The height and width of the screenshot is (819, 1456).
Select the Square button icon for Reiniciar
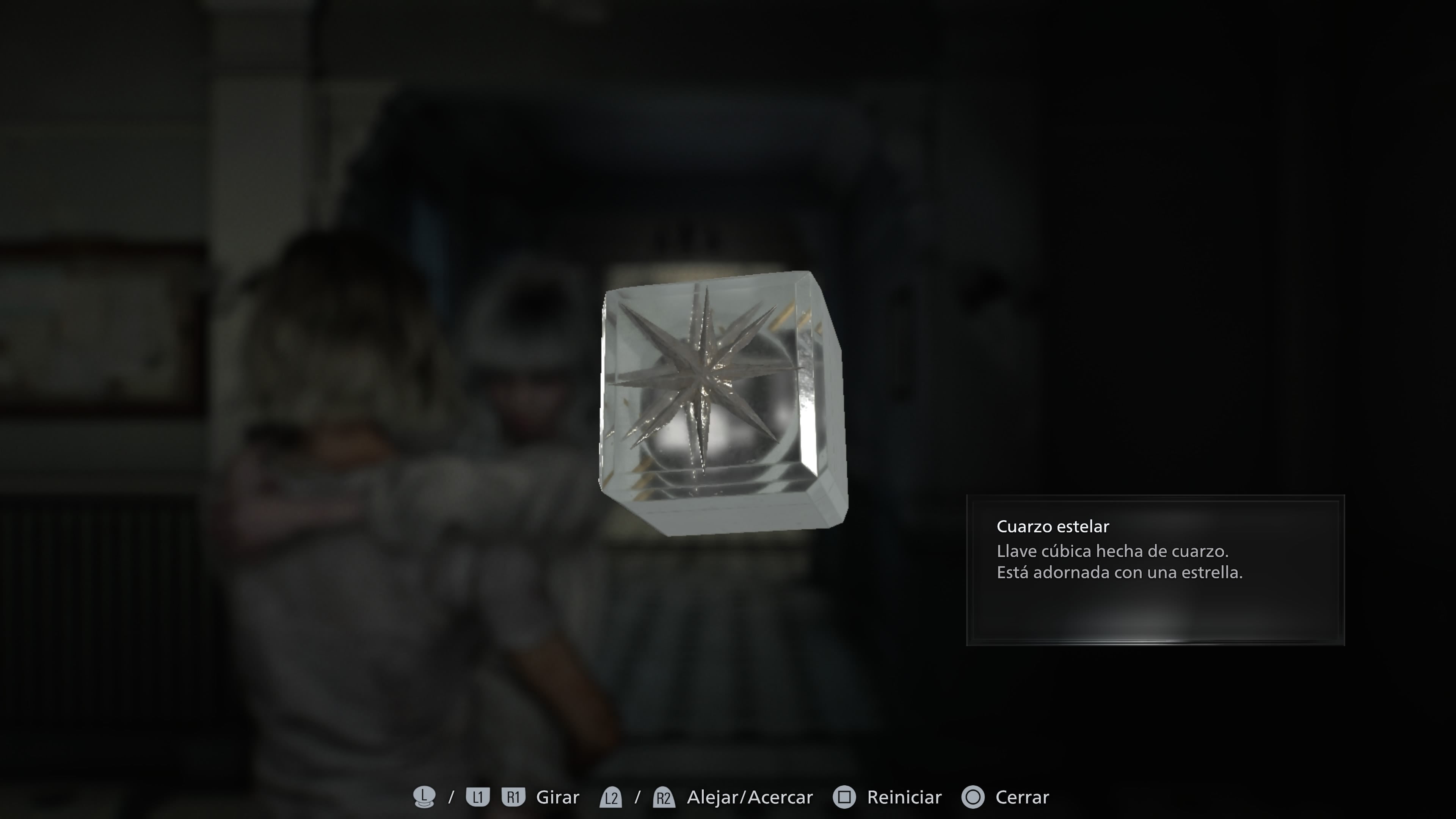click(844, 797)
